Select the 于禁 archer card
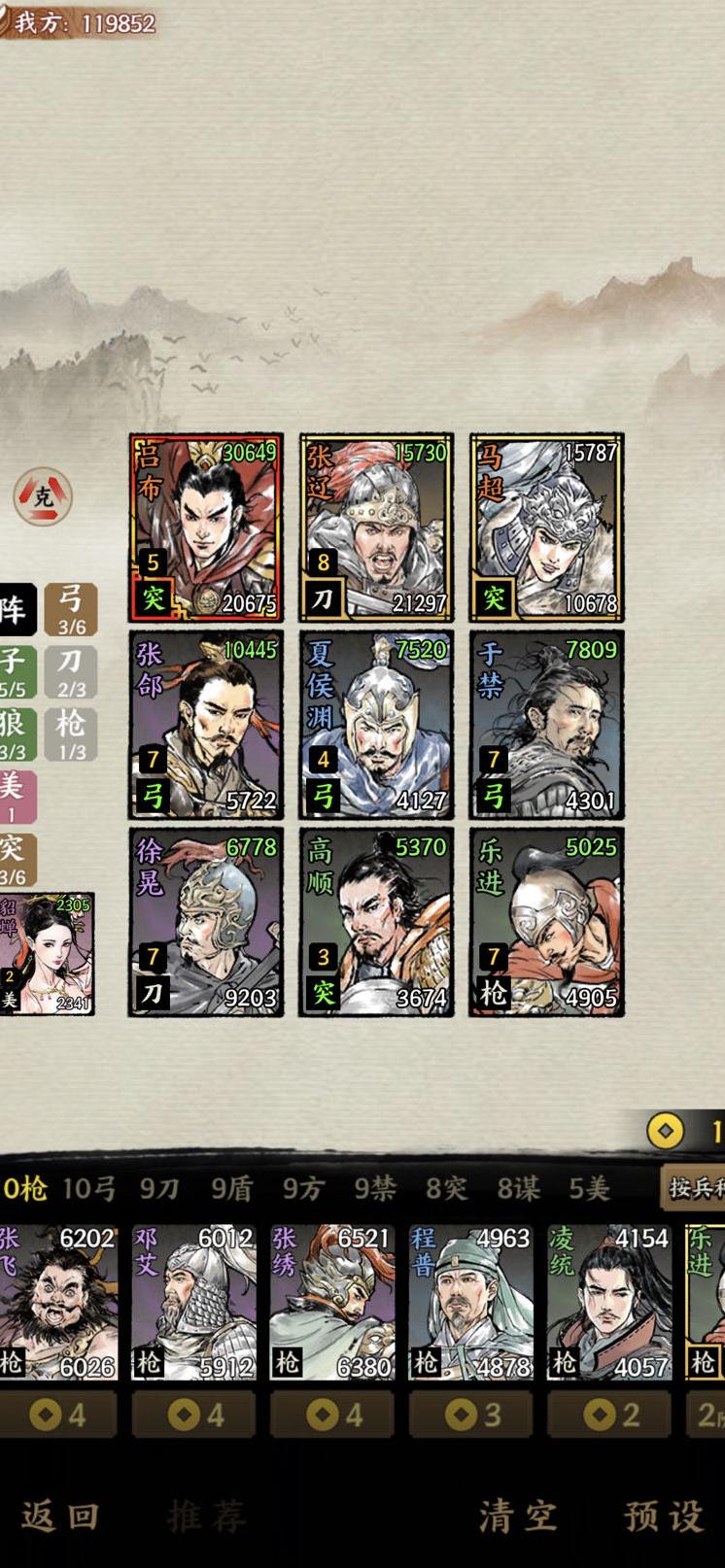The width and height of the screenshot is (725, 1568). click(546, 725)
